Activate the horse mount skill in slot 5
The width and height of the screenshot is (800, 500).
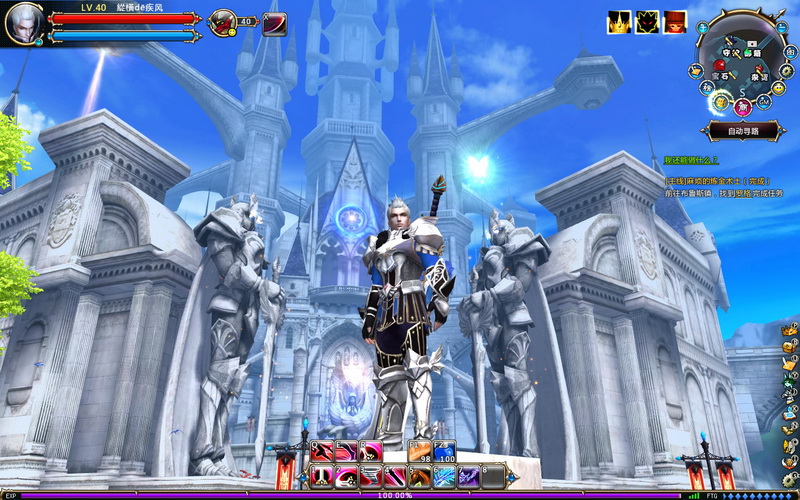[420, 476]
